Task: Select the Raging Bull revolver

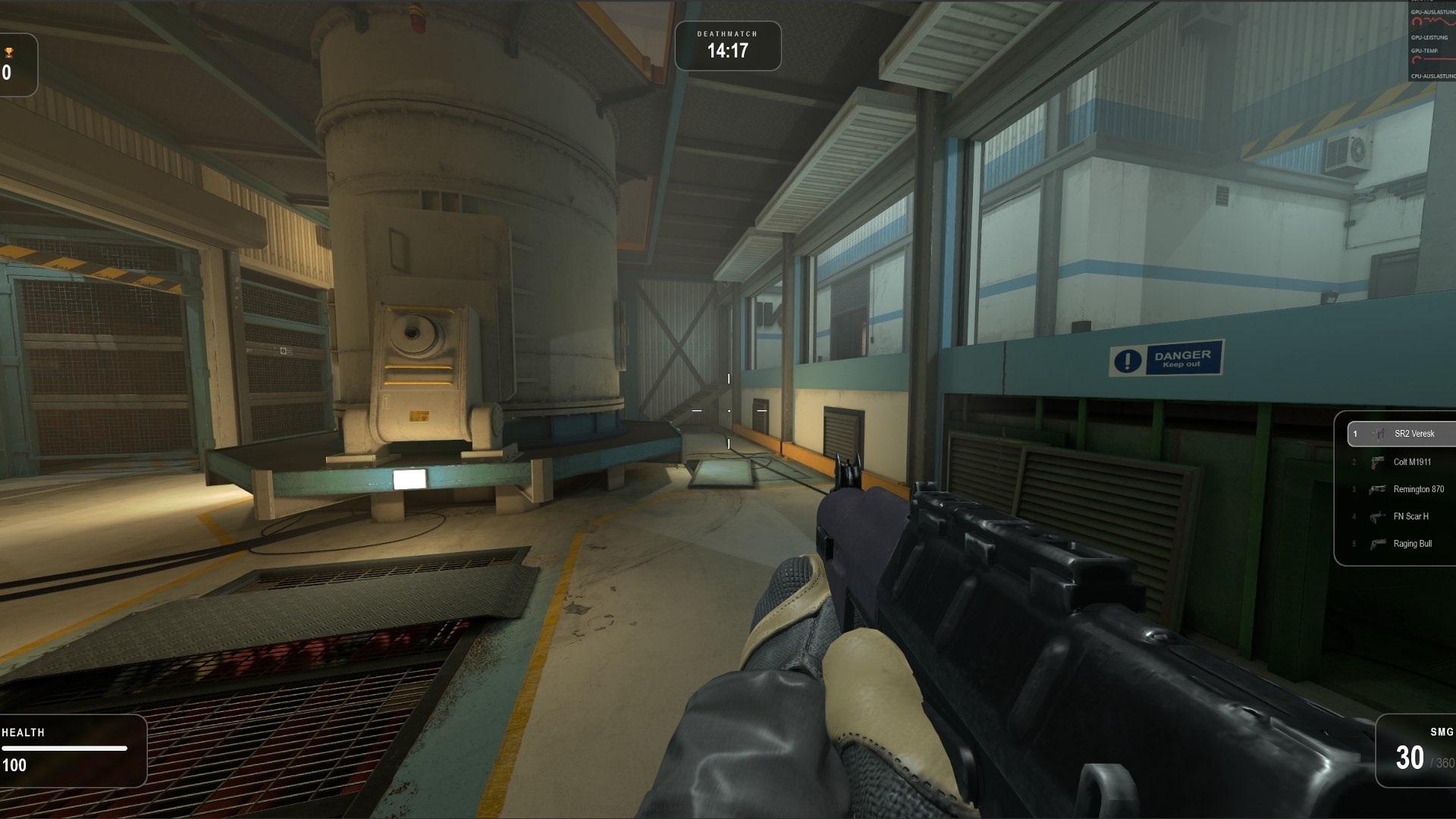Action: [1403, 544]
